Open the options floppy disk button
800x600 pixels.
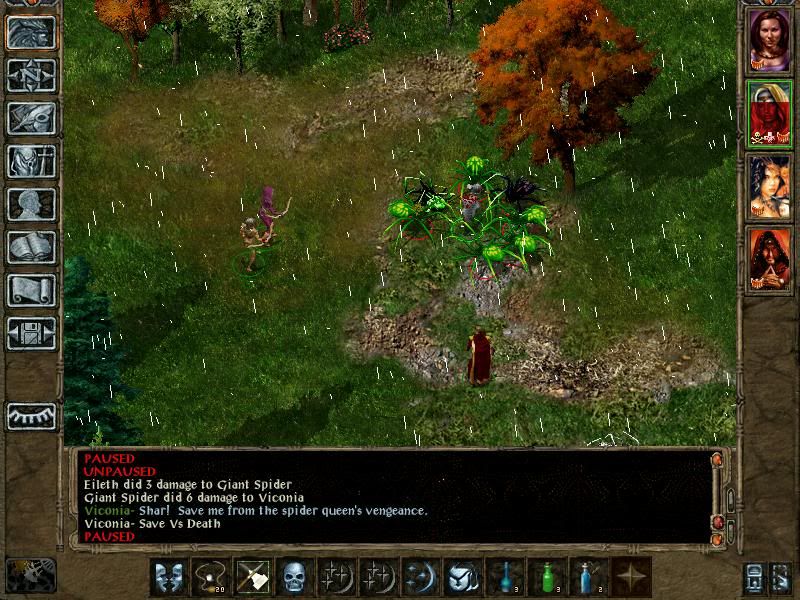[31, 333]
